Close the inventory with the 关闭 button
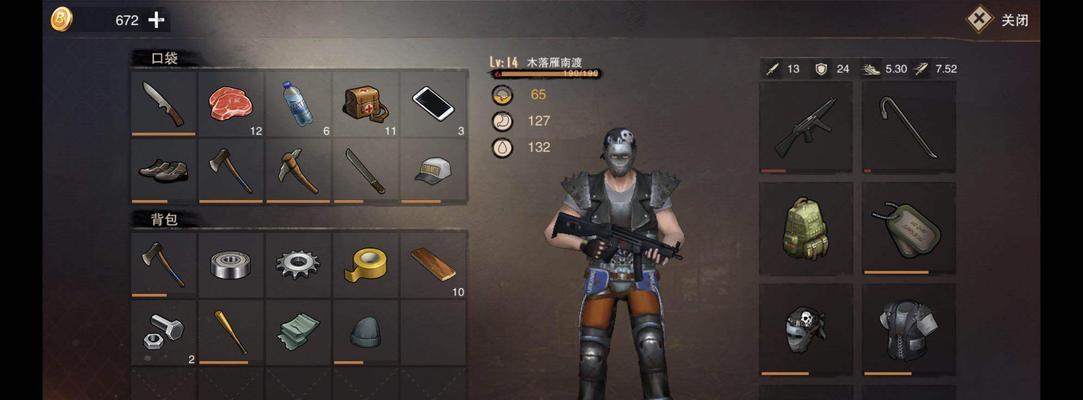1083x400 pixels. tap(999, 19)
